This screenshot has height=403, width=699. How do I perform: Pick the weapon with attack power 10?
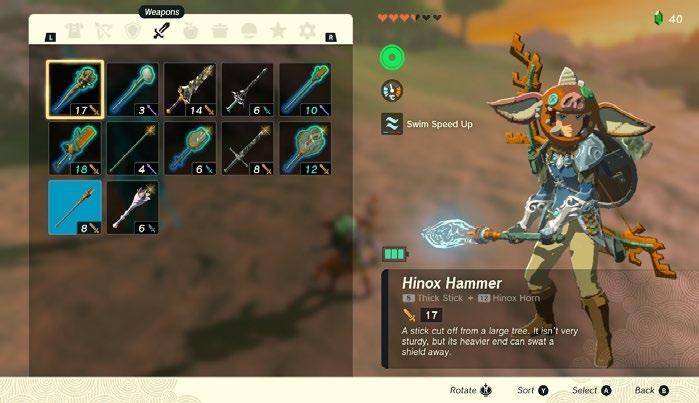pos(305,89)
